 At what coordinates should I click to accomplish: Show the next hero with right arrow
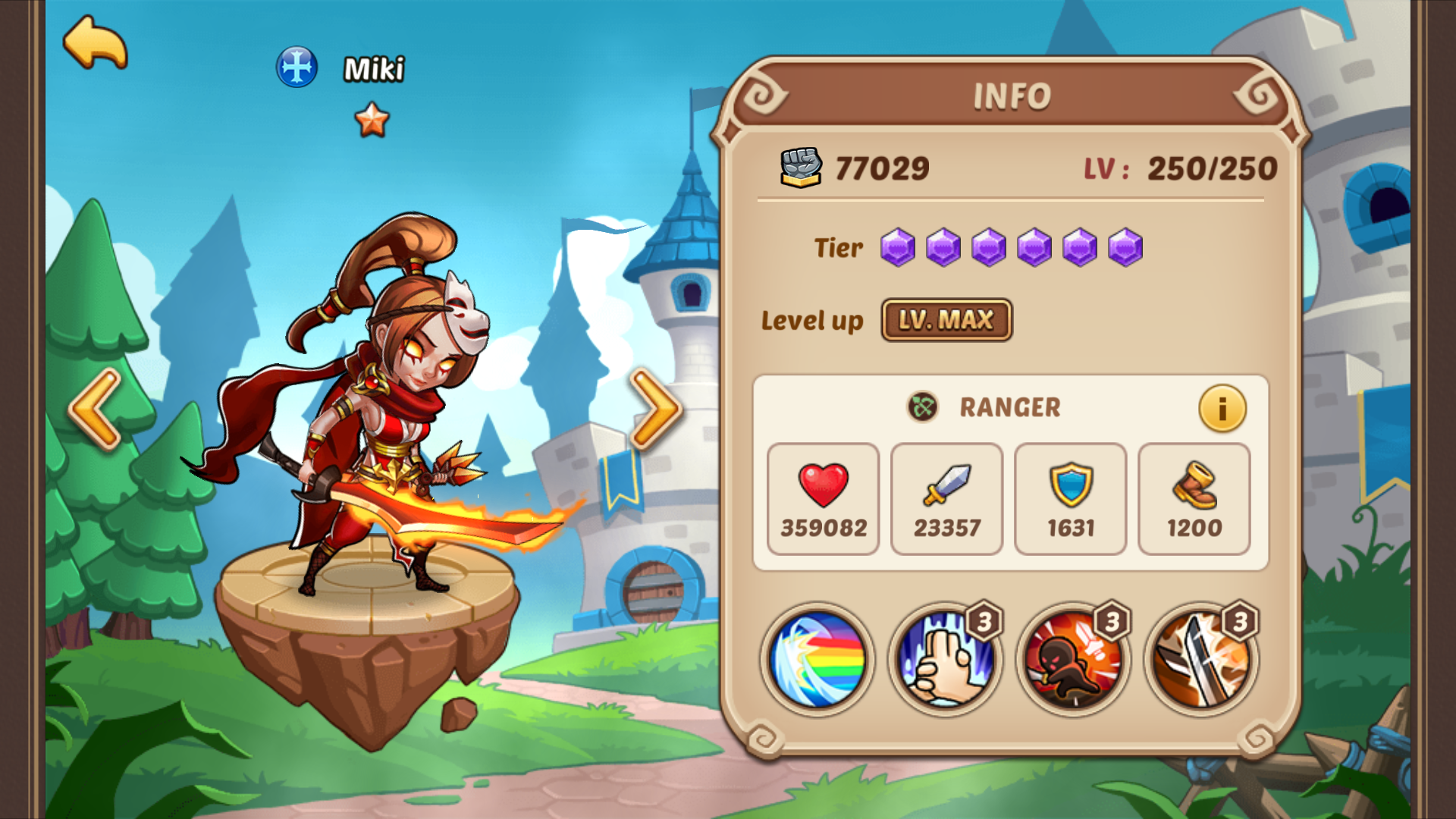tap(655, 409)
